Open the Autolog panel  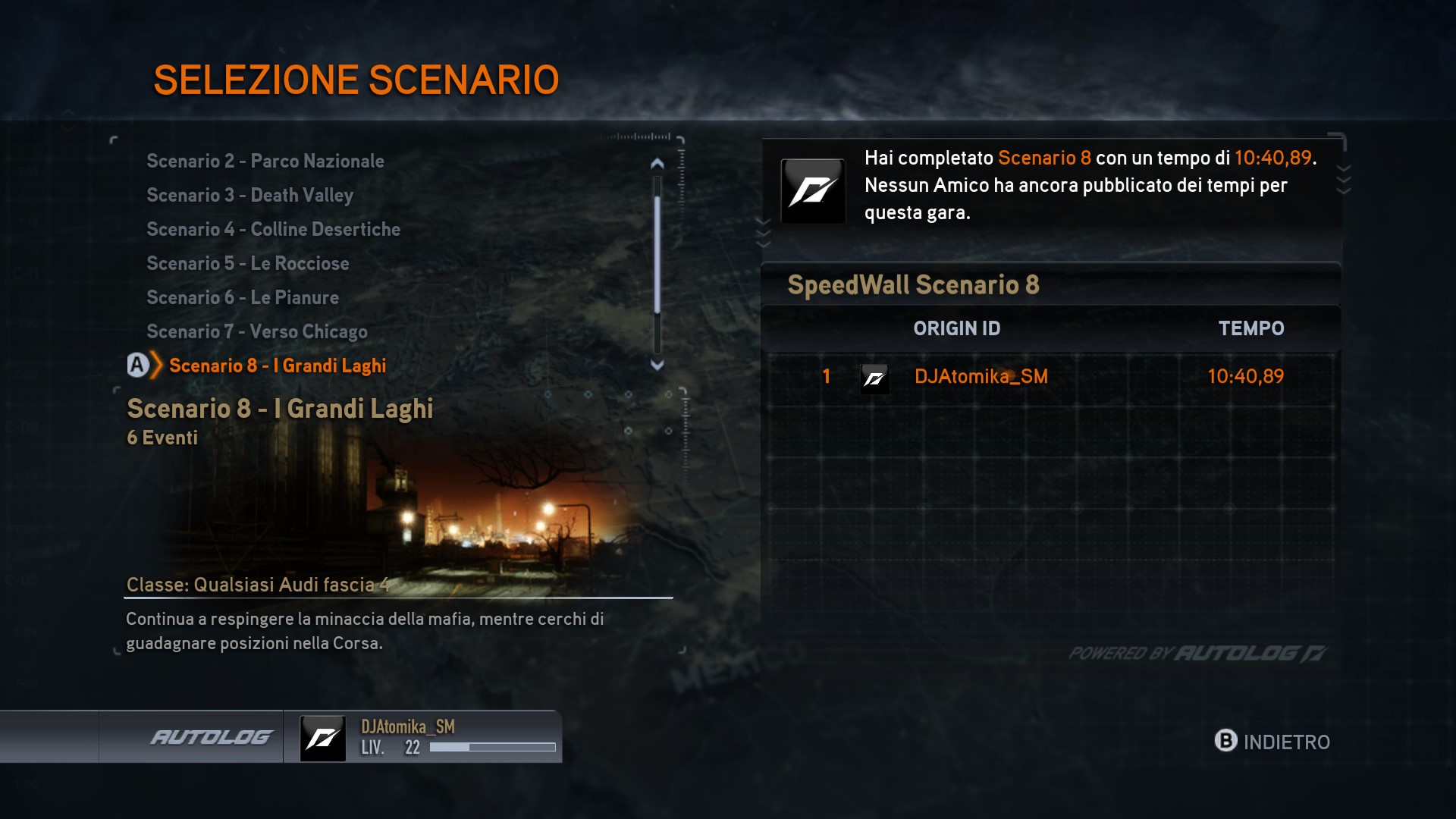point(210,737)
